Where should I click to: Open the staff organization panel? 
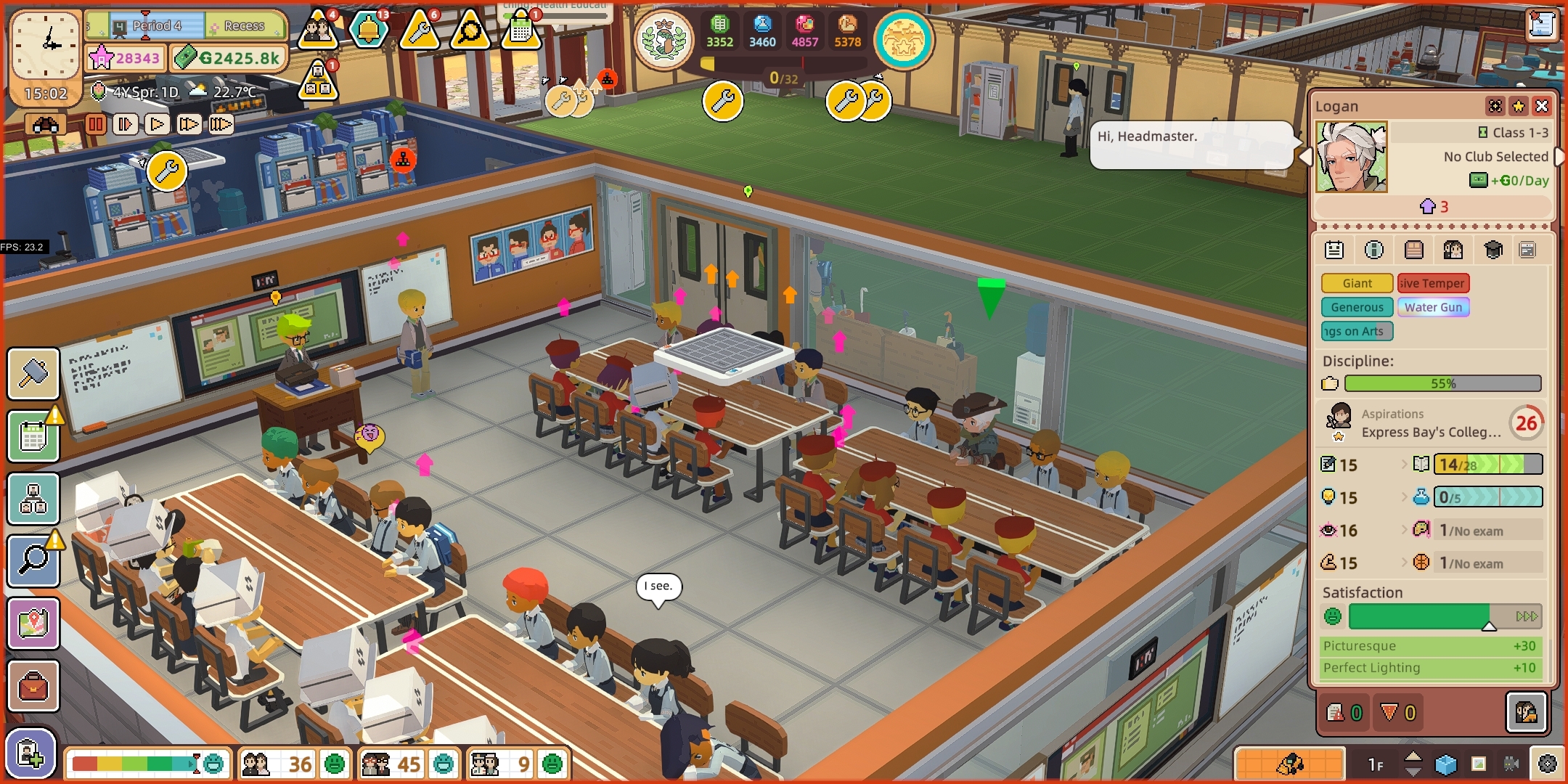(34, 499)
